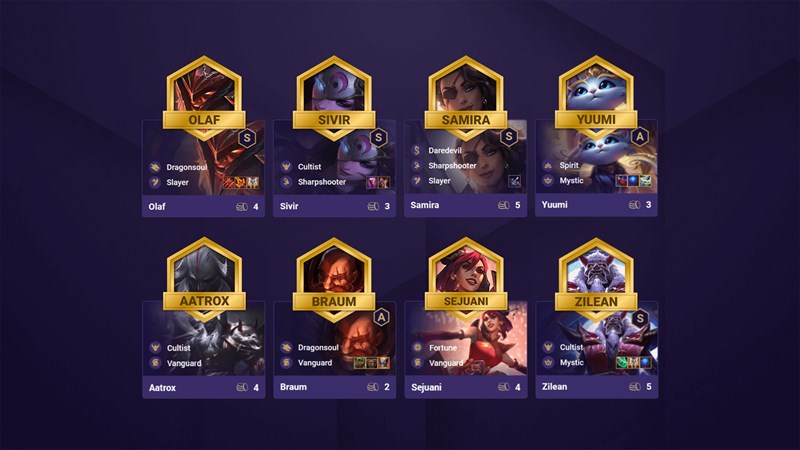The width and height of the screenshot is (800, 450).
Task: Click Olaf's Dragonsoul trait label
Action: (x=190, y=167)
